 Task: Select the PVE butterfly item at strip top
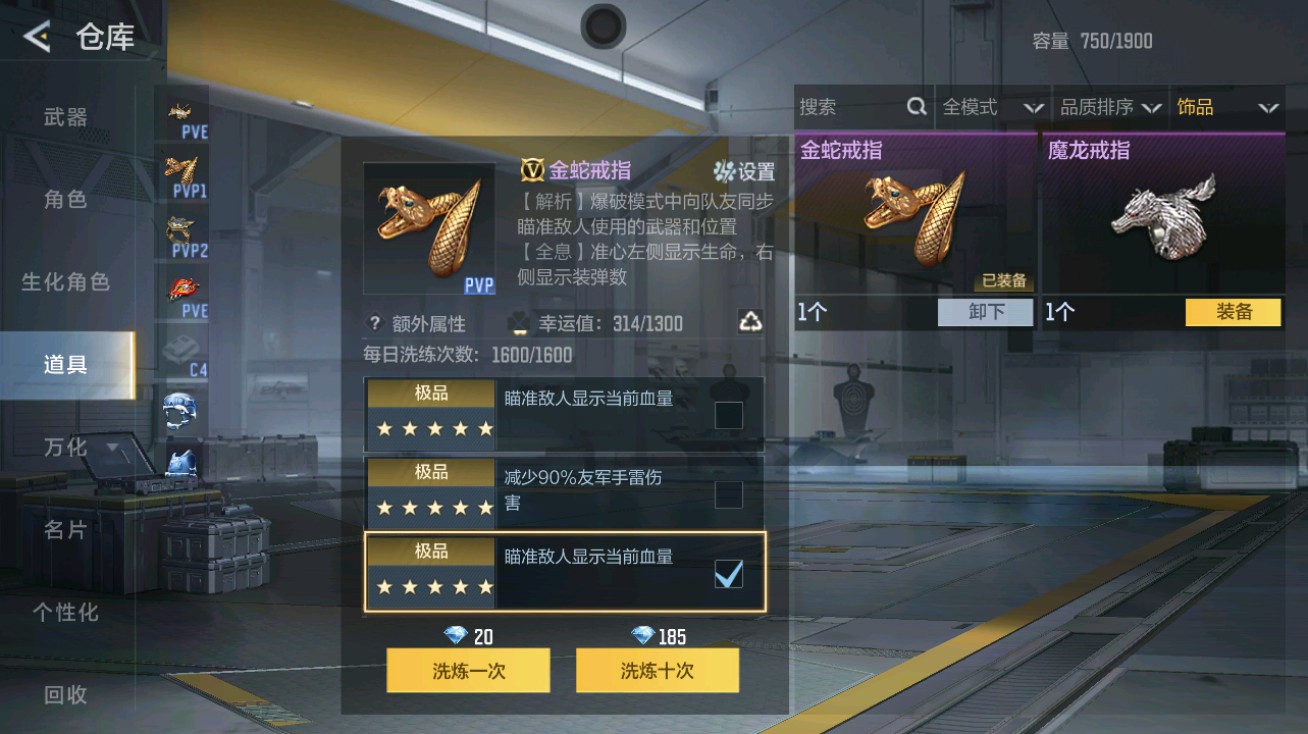pos(180,112)
